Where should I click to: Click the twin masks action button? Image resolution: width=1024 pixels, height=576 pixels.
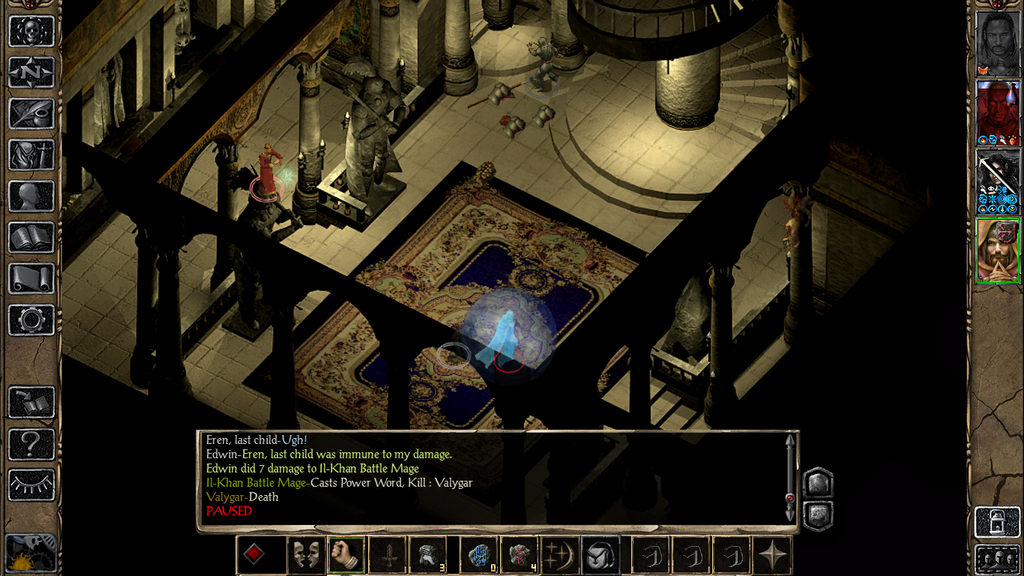click(304, 555)
